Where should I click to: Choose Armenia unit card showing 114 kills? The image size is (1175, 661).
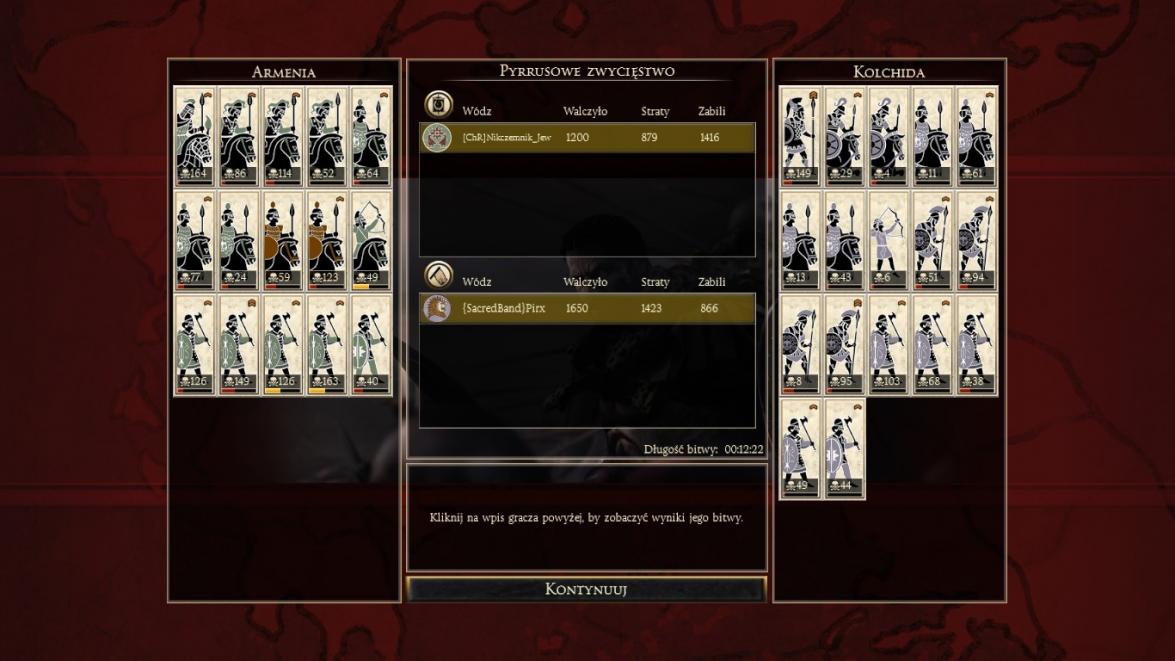coord(282,135)
